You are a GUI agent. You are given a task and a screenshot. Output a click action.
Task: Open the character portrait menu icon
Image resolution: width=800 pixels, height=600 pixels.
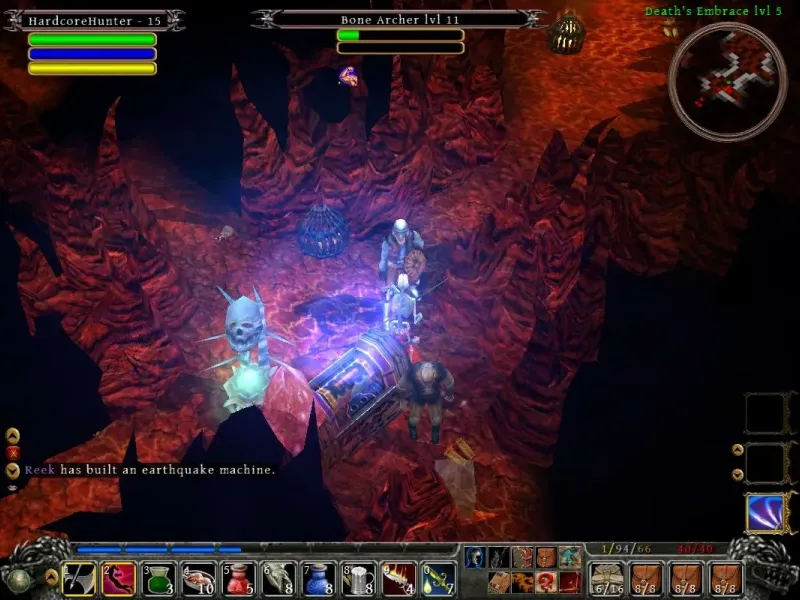click(475, 558)
